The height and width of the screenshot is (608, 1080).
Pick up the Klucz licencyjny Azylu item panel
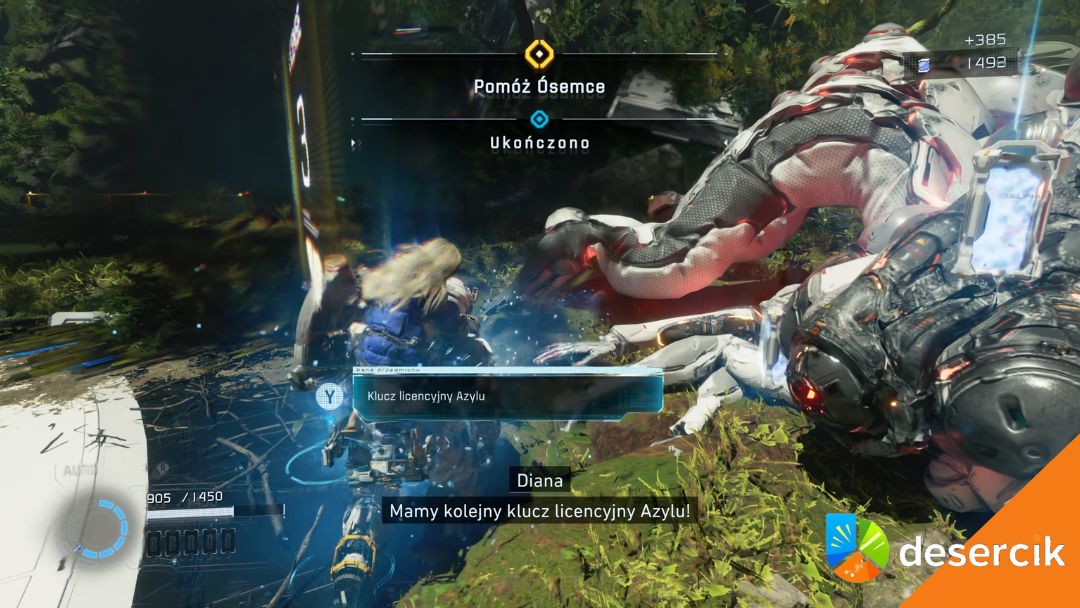pos(507,396)
